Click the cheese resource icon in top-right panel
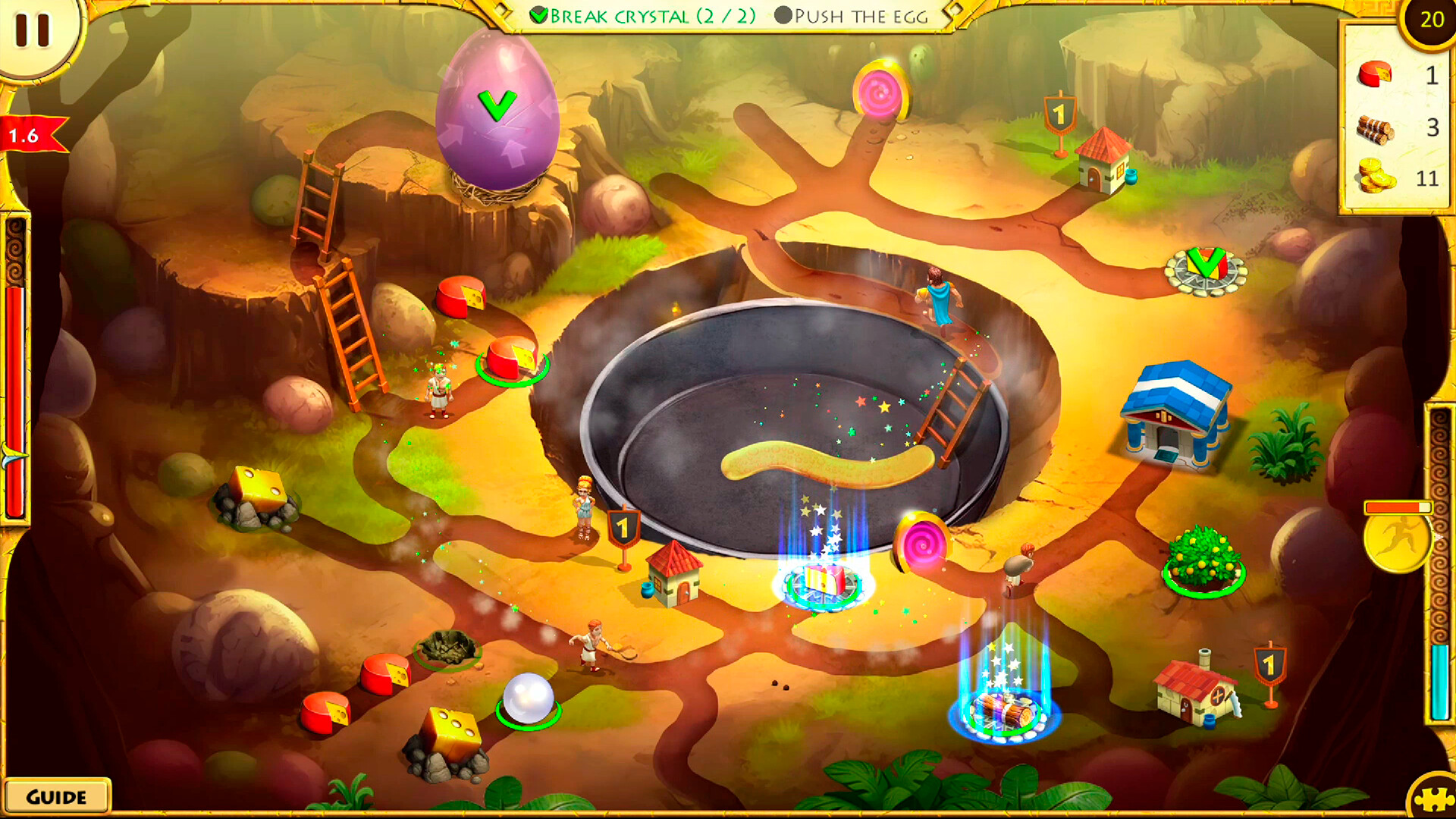The image size is (1456, 819). click(1374, 76)
